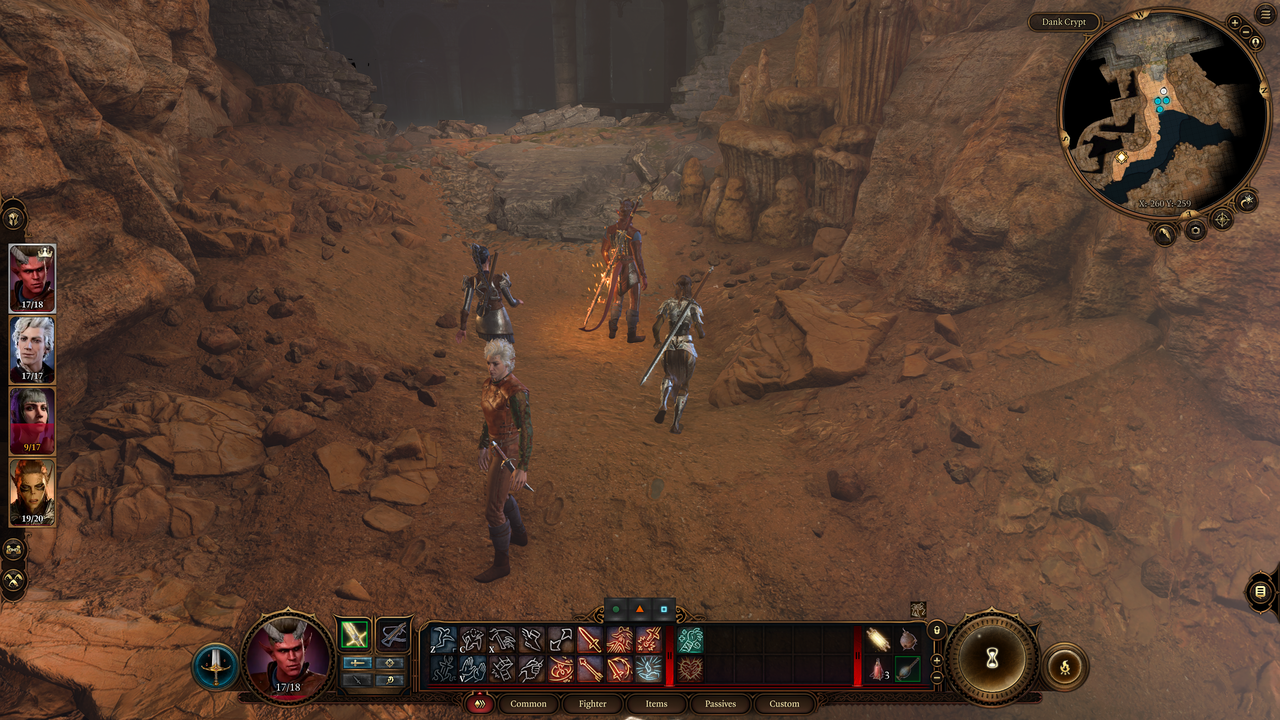Click the Dank Crypt location label

[x=1064, y=22]
